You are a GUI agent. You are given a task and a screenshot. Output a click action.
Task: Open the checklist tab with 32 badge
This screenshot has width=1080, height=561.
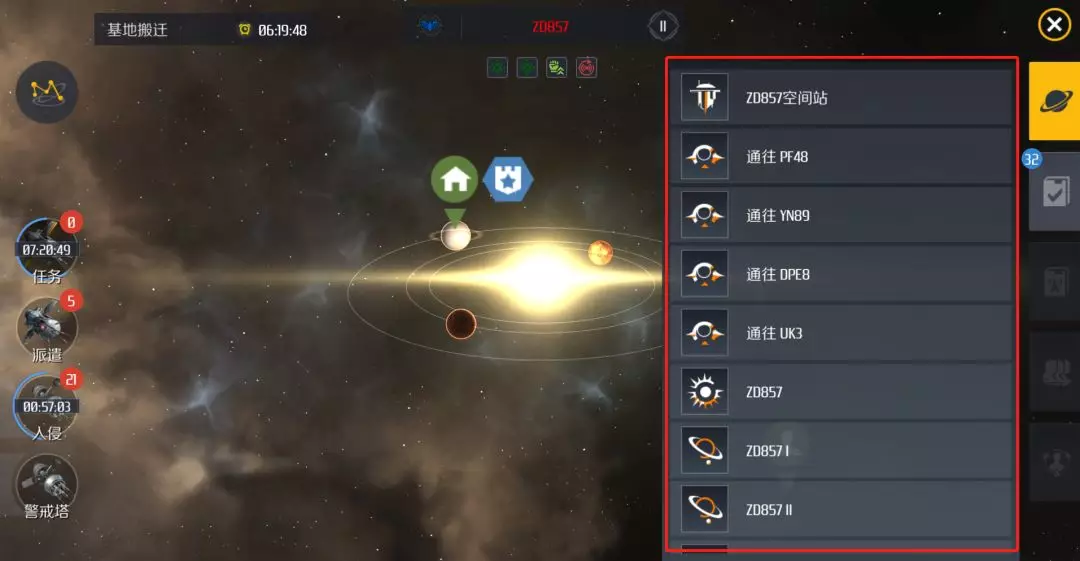click(1054, 191)
